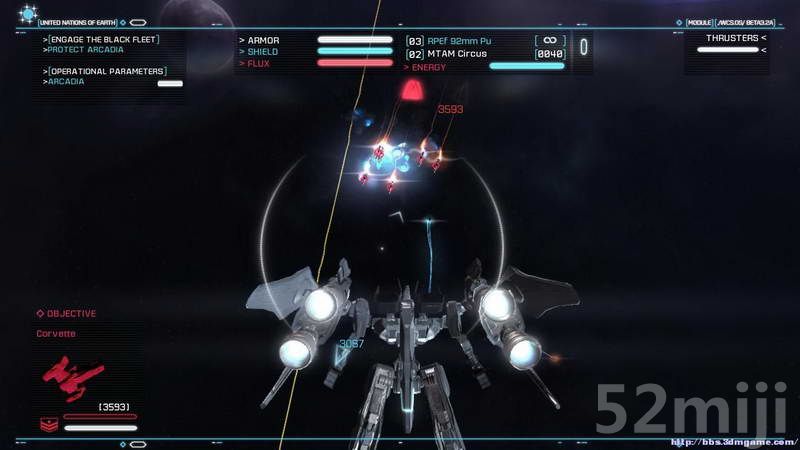Screen dimensions: 800x450
Task: Click the red rank chevron icon
Action: (48, 424)
